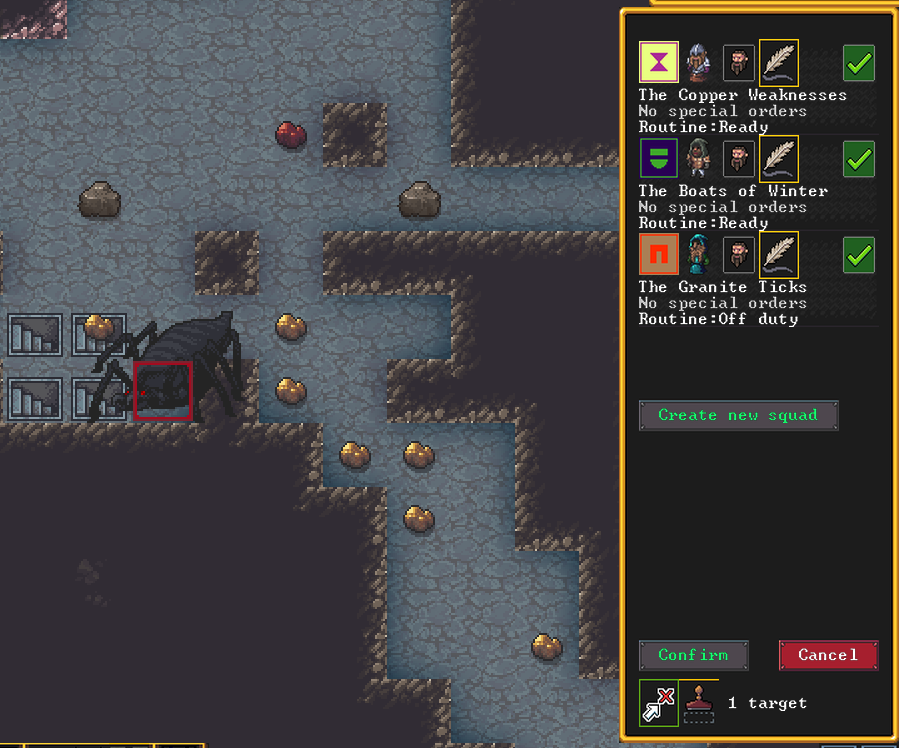Toggle The Boats of Winter green checkmark
Screen dimensions: 900x748
coord(858,159)
